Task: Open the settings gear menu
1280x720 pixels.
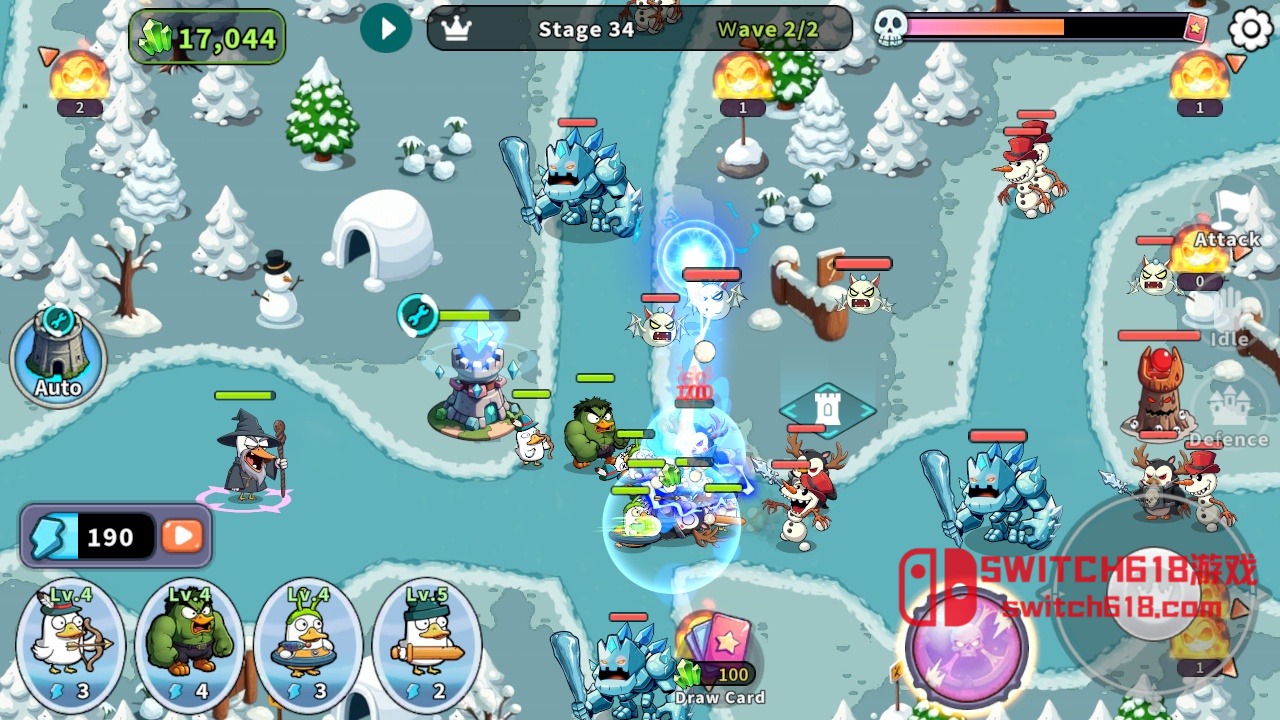Action: coord(1246,29)
